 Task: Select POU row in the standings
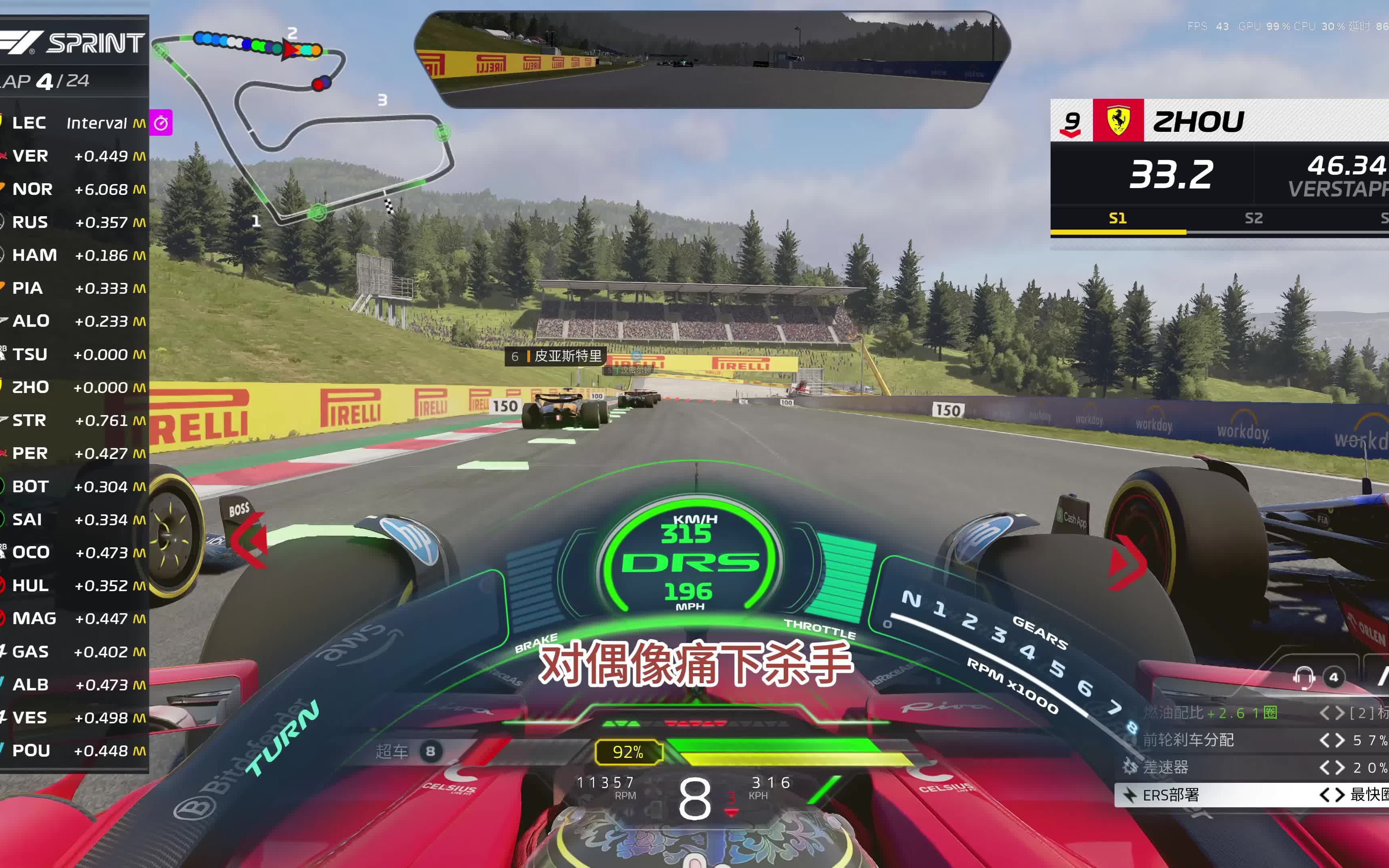[x=75, y=751]
